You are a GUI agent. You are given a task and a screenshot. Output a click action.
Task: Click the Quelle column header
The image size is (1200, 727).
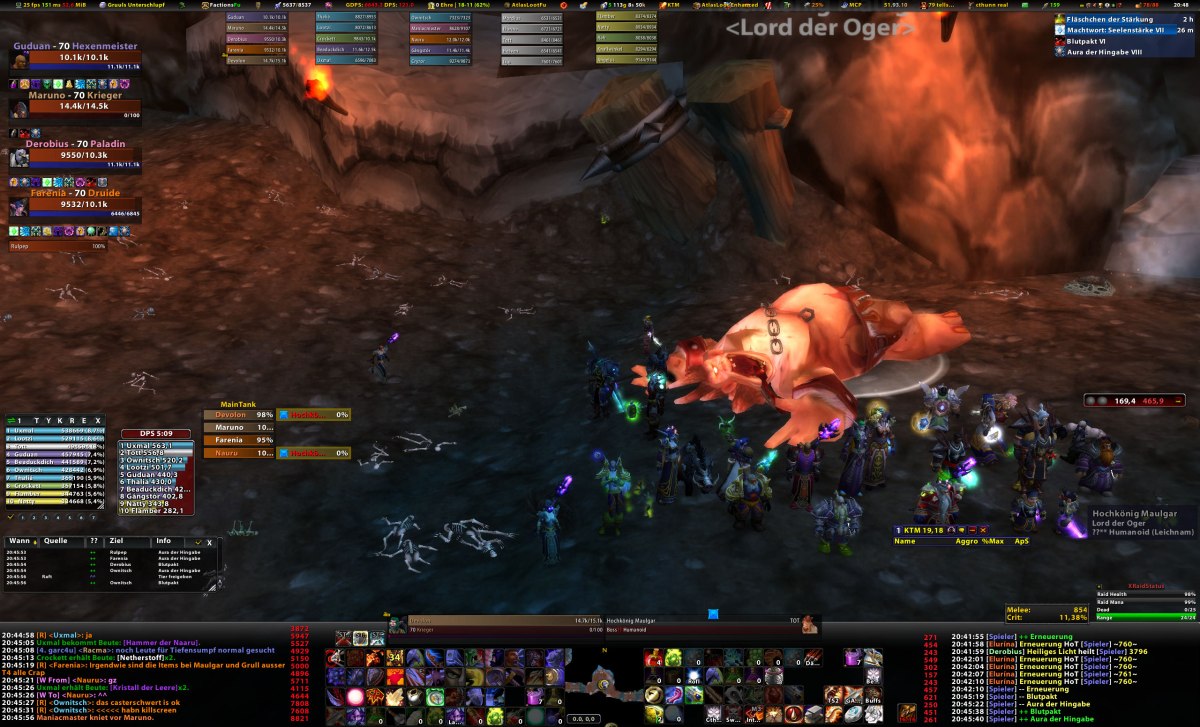coord(56,541)
